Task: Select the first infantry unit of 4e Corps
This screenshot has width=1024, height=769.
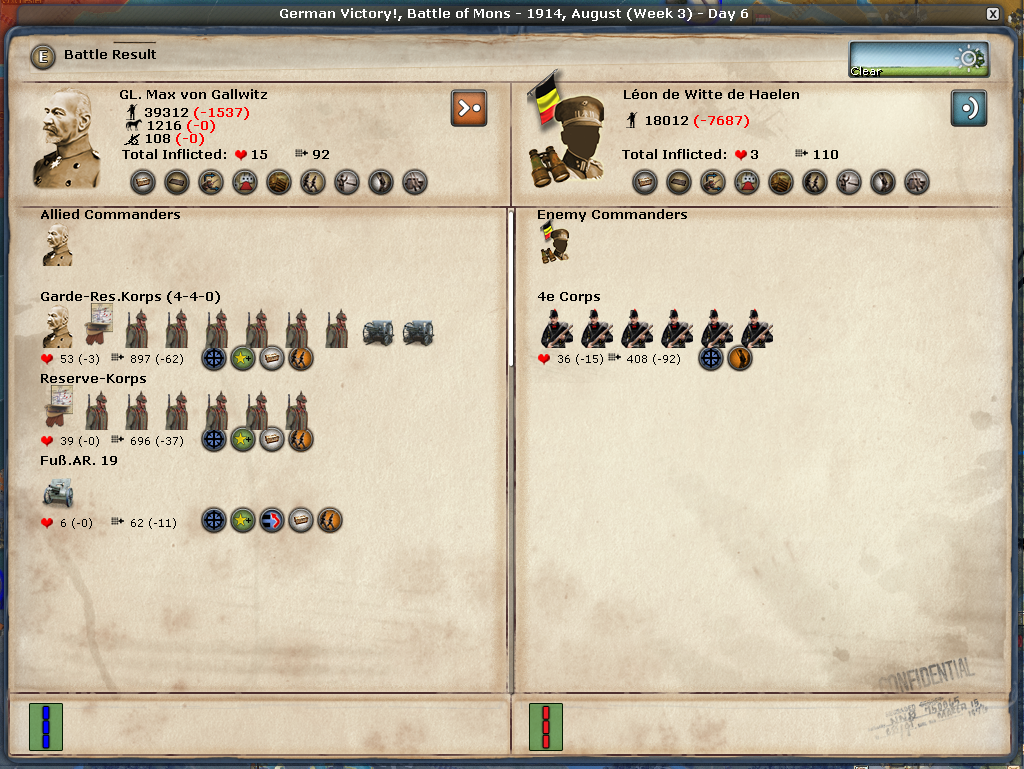Action: point(556,328)
